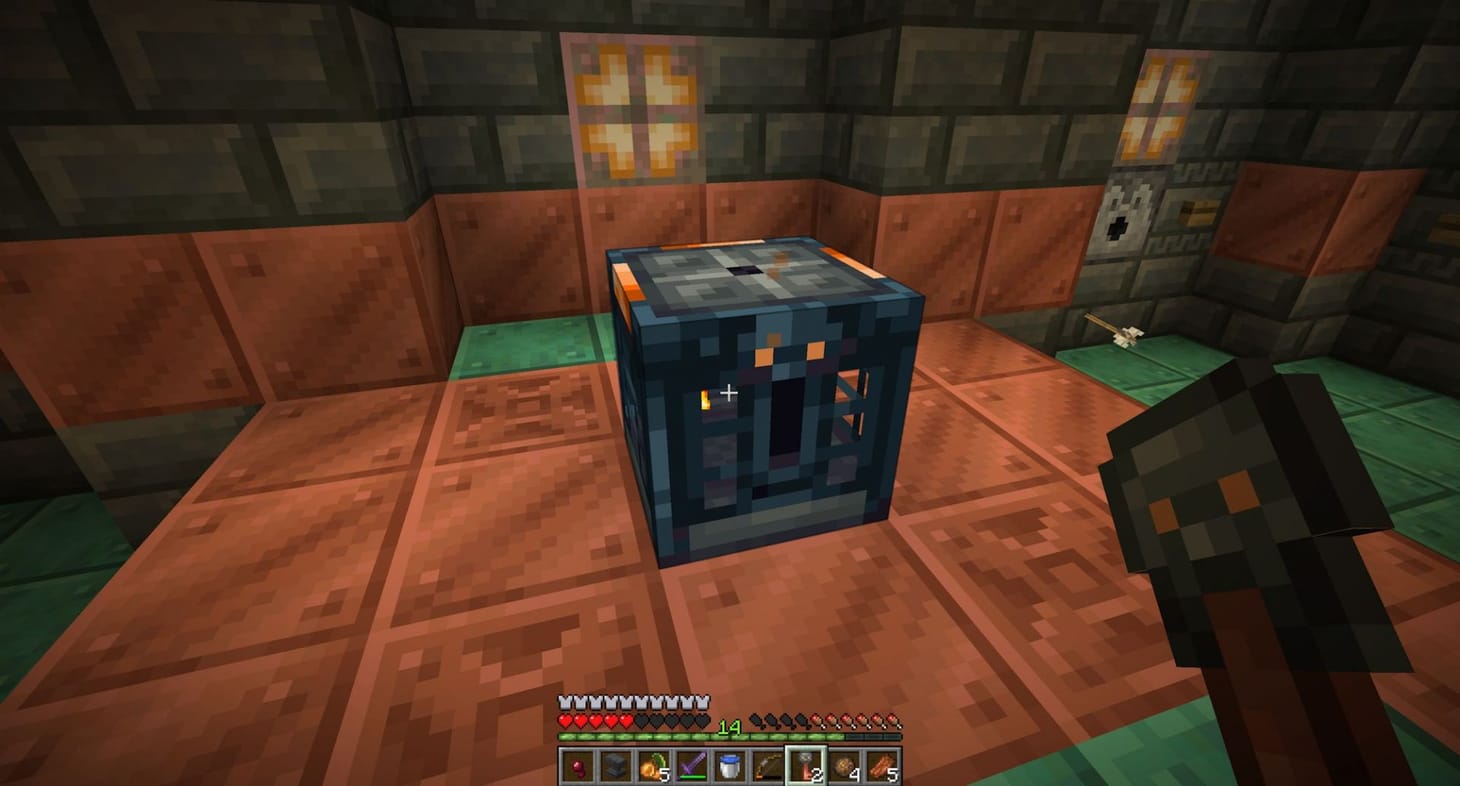Viewport: 1460px width, 786px height.
Task: Select the enchanted sword in the hotbar
Action: coord(692,765)
